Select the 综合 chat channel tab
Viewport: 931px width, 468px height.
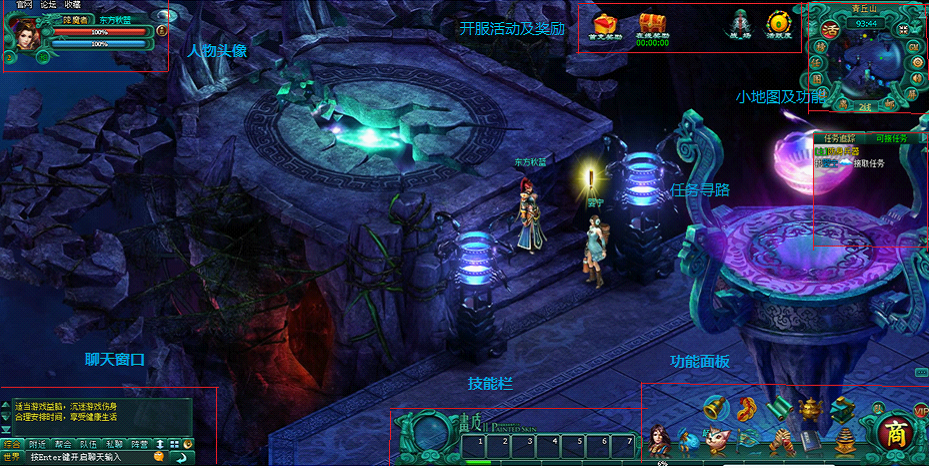point(12,443)
